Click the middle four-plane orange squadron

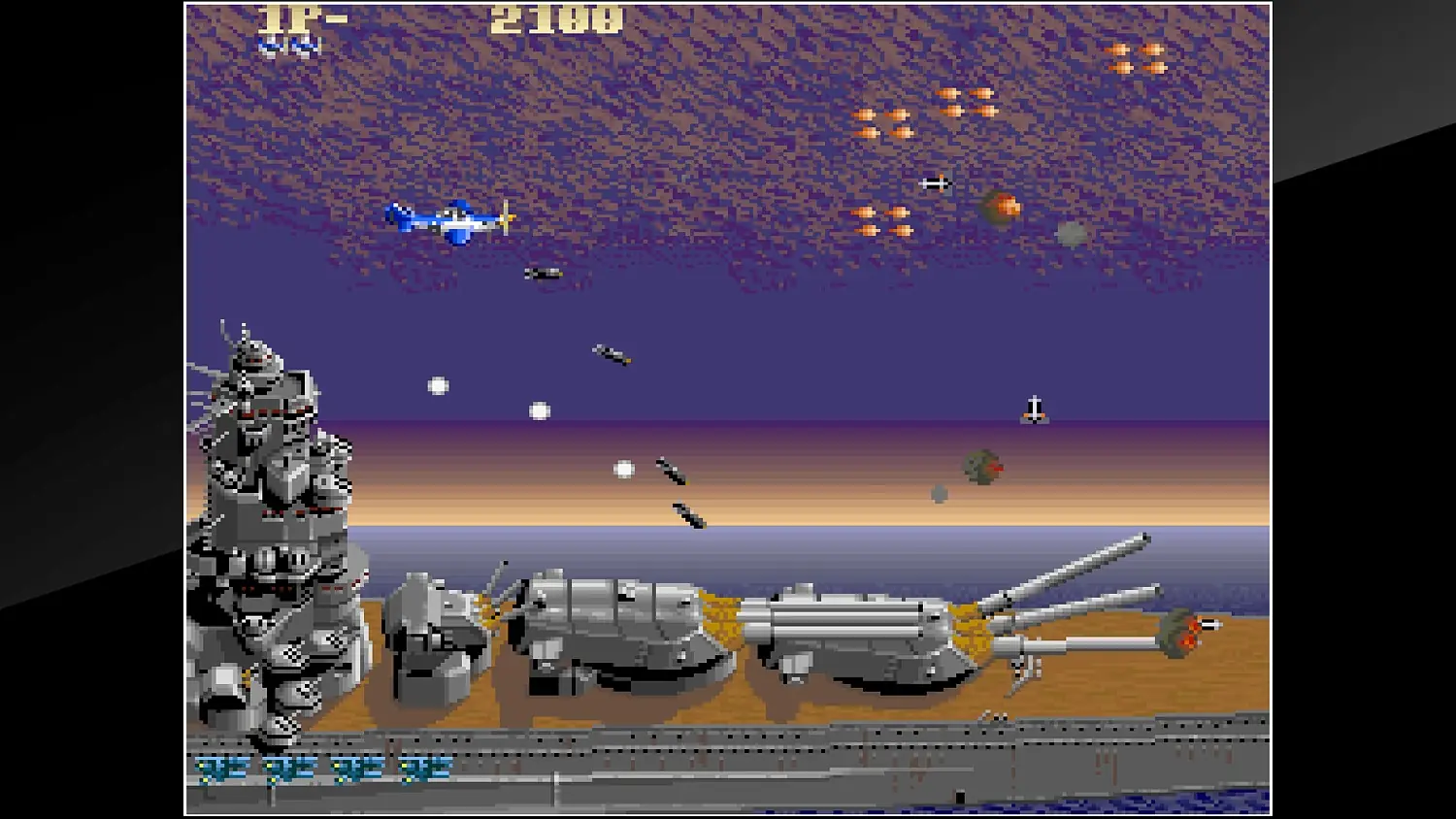pos(966,102)
